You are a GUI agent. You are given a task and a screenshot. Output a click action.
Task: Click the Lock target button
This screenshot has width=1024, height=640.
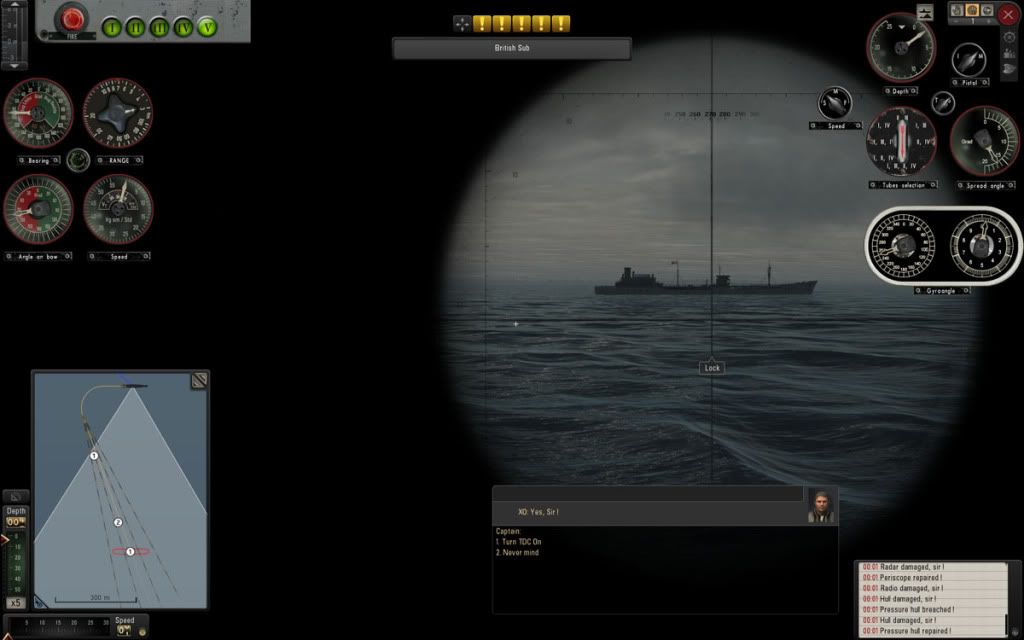point(711,368)
